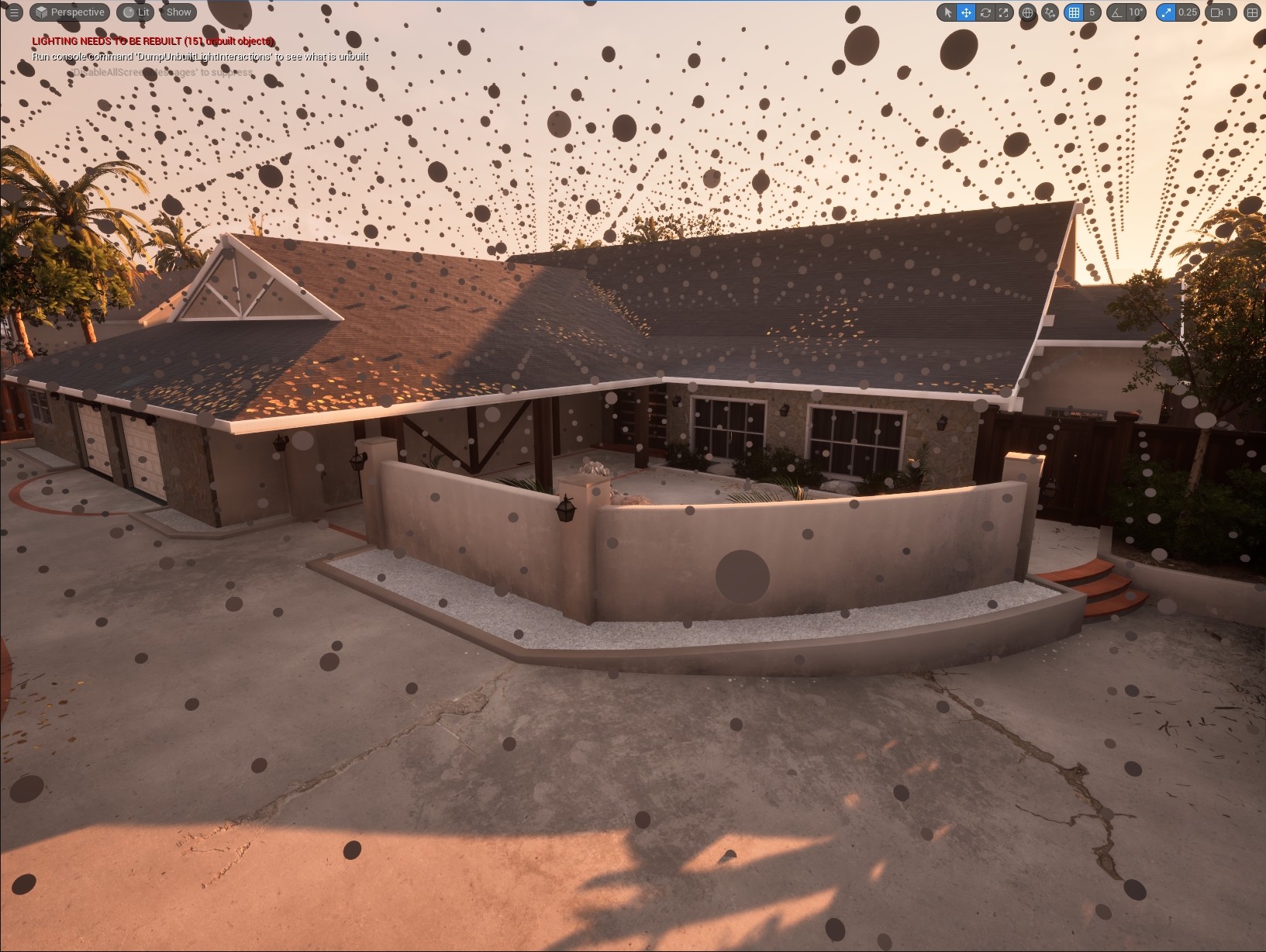Open the Show flags dropdown
Image resolution: width=1266 pixels, height=952 pixels.
pos(178,12)
